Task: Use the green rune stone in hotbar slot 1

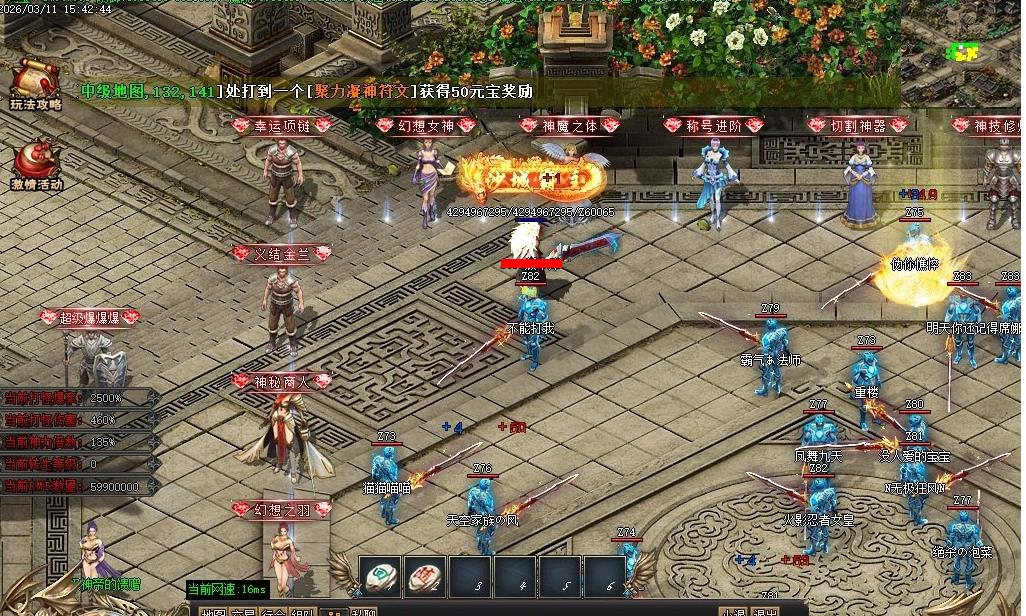Action: [380, 577]
